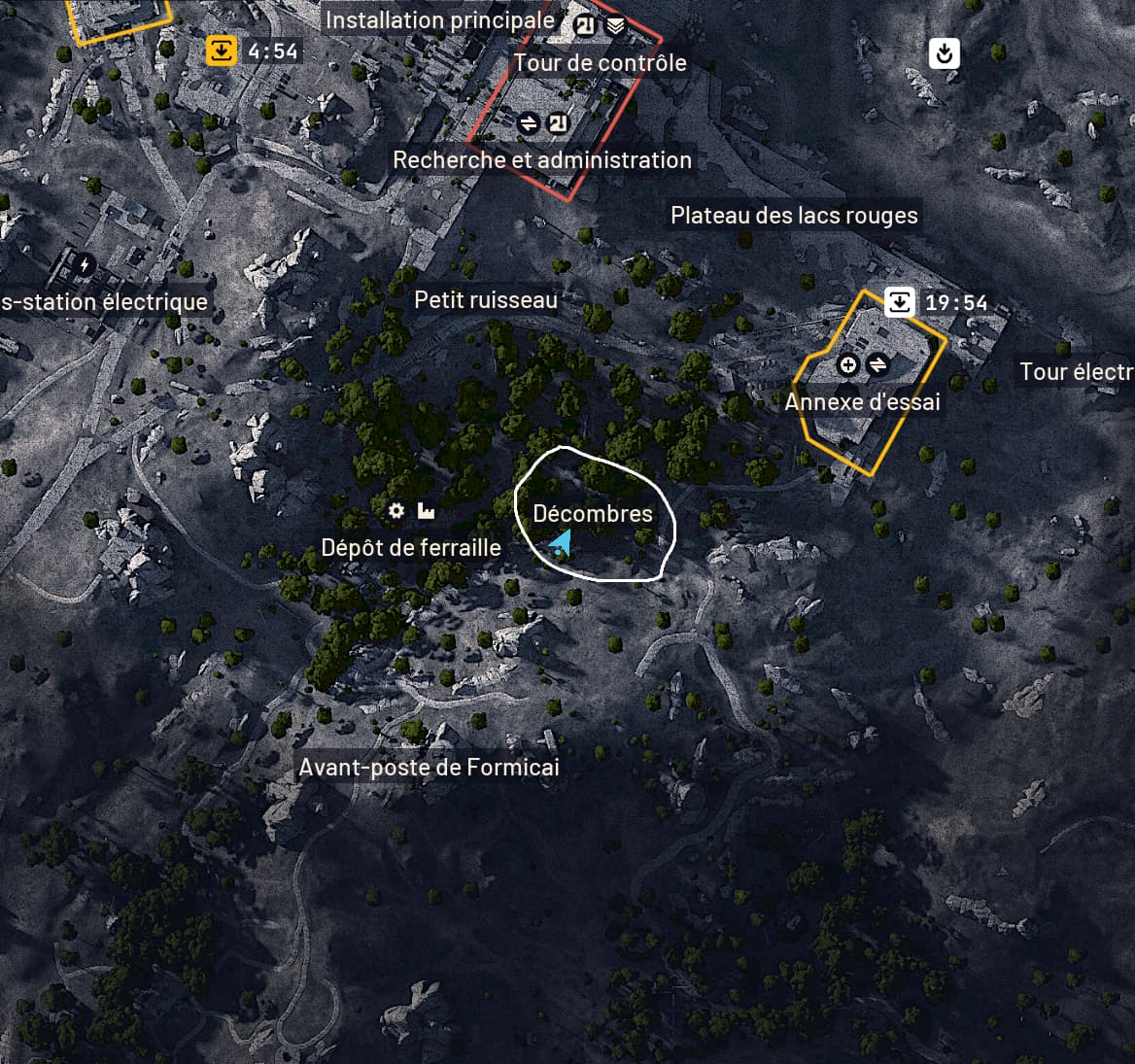The image size is (1135, 1064).
Task: Select the gear icon above Dépôt de ferraille
Action: pyautogui.click(x=396, y=510)
